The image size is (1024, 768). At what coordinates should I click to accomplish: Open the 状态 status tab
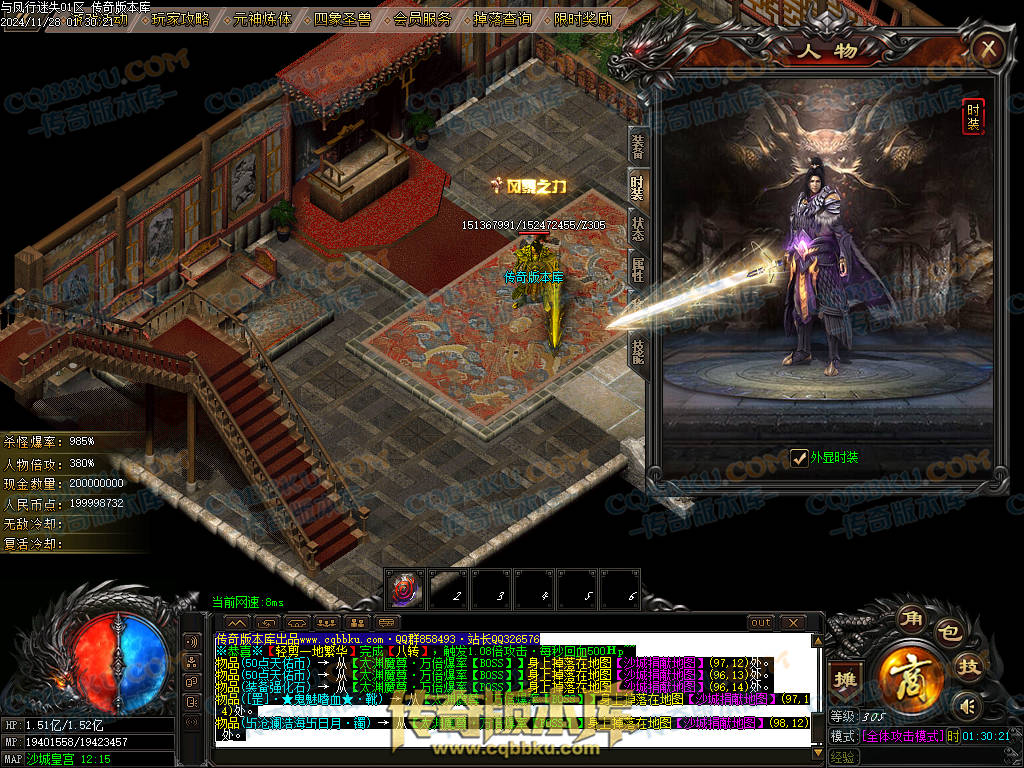tap(638, 227)
